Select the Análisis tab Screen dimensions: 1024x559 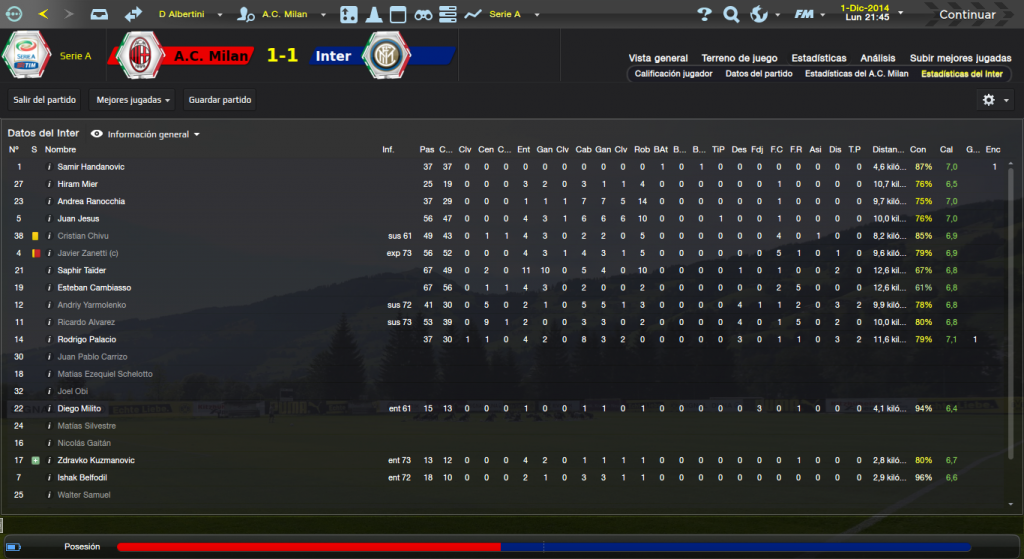[x=878, y=58]
